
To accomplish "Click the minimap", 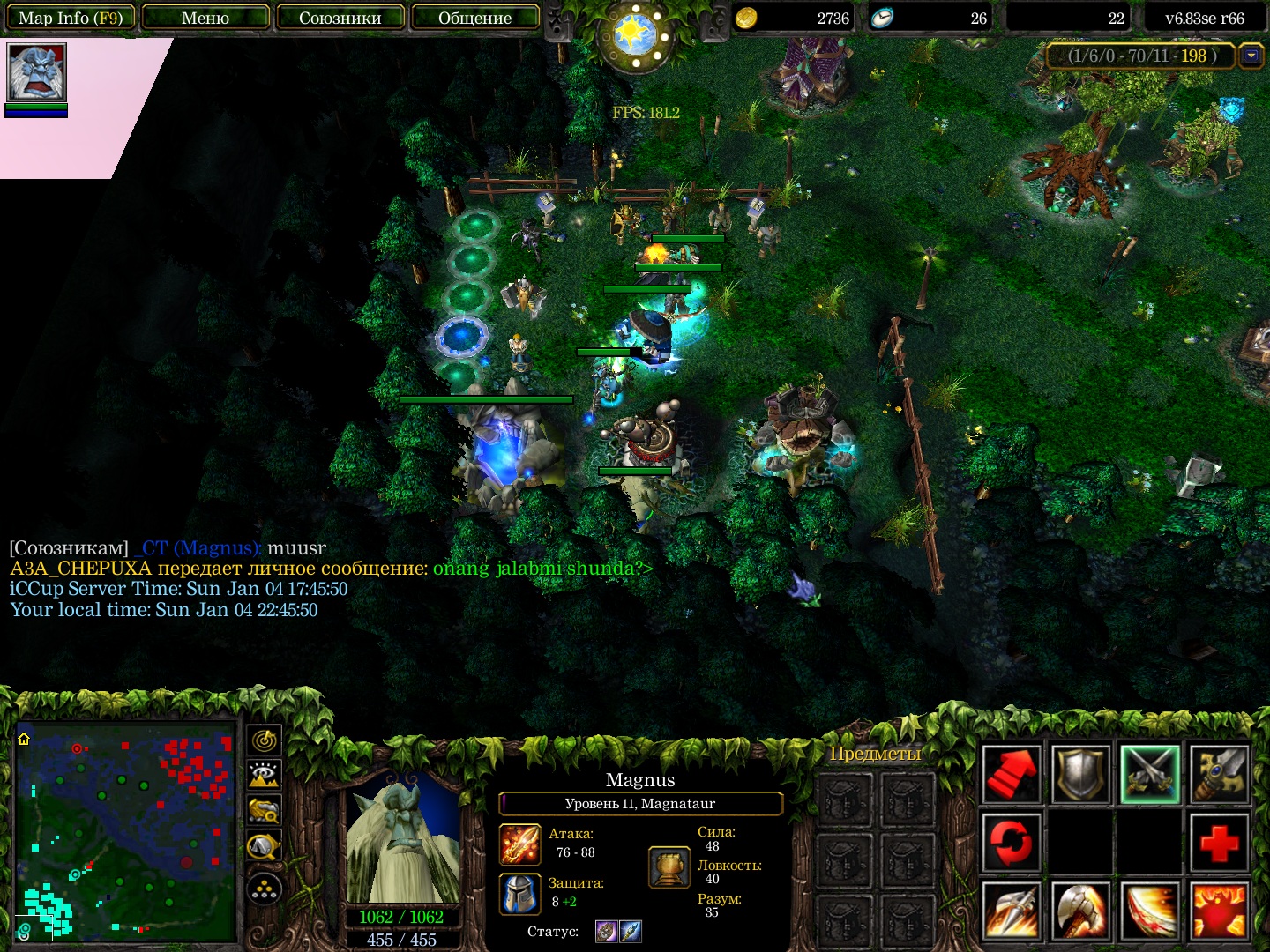I will pos(125,830).
